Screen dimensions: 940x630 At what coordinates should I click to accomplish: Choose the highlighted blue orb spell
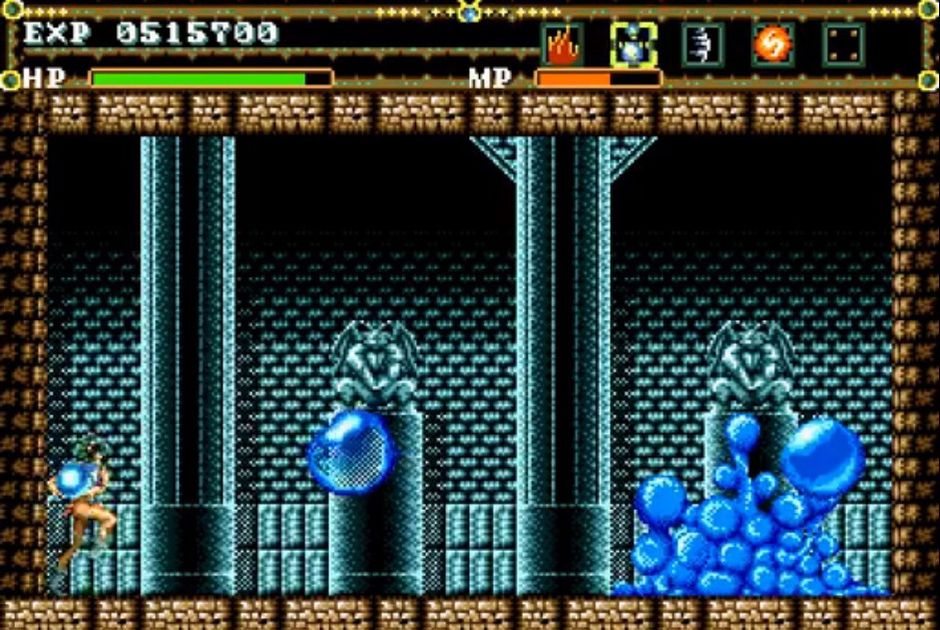point(633,45)
